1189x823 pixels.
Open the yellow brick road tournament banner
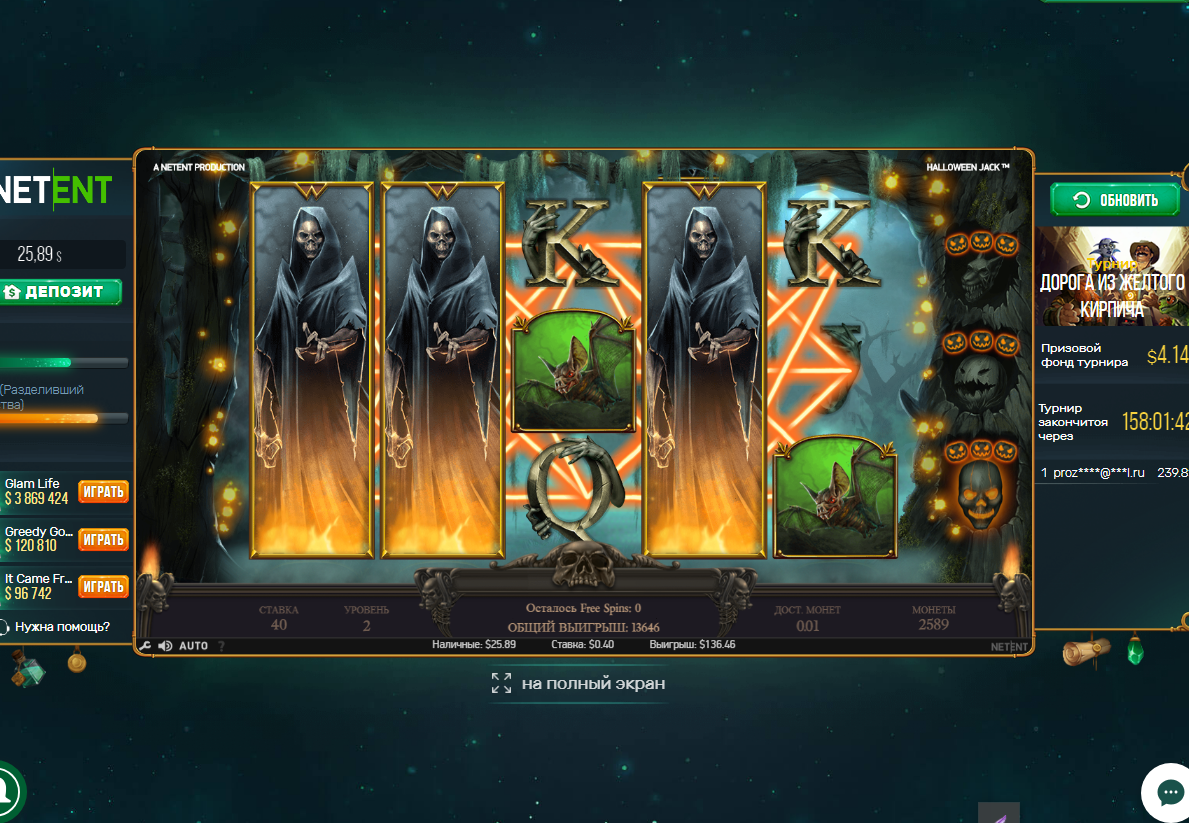click(1112, 276)
